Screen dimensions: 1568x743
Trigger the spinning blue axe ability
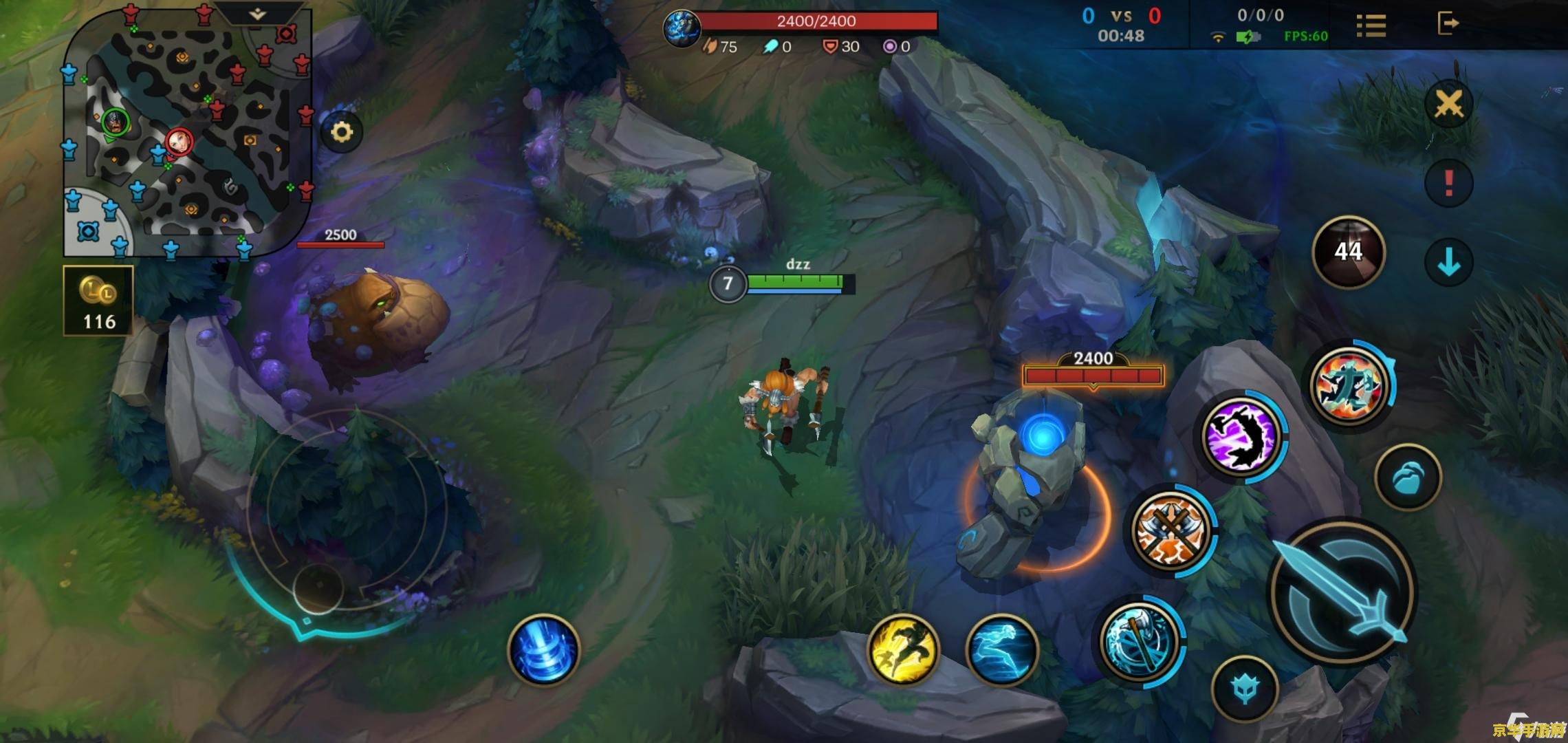1138,641
